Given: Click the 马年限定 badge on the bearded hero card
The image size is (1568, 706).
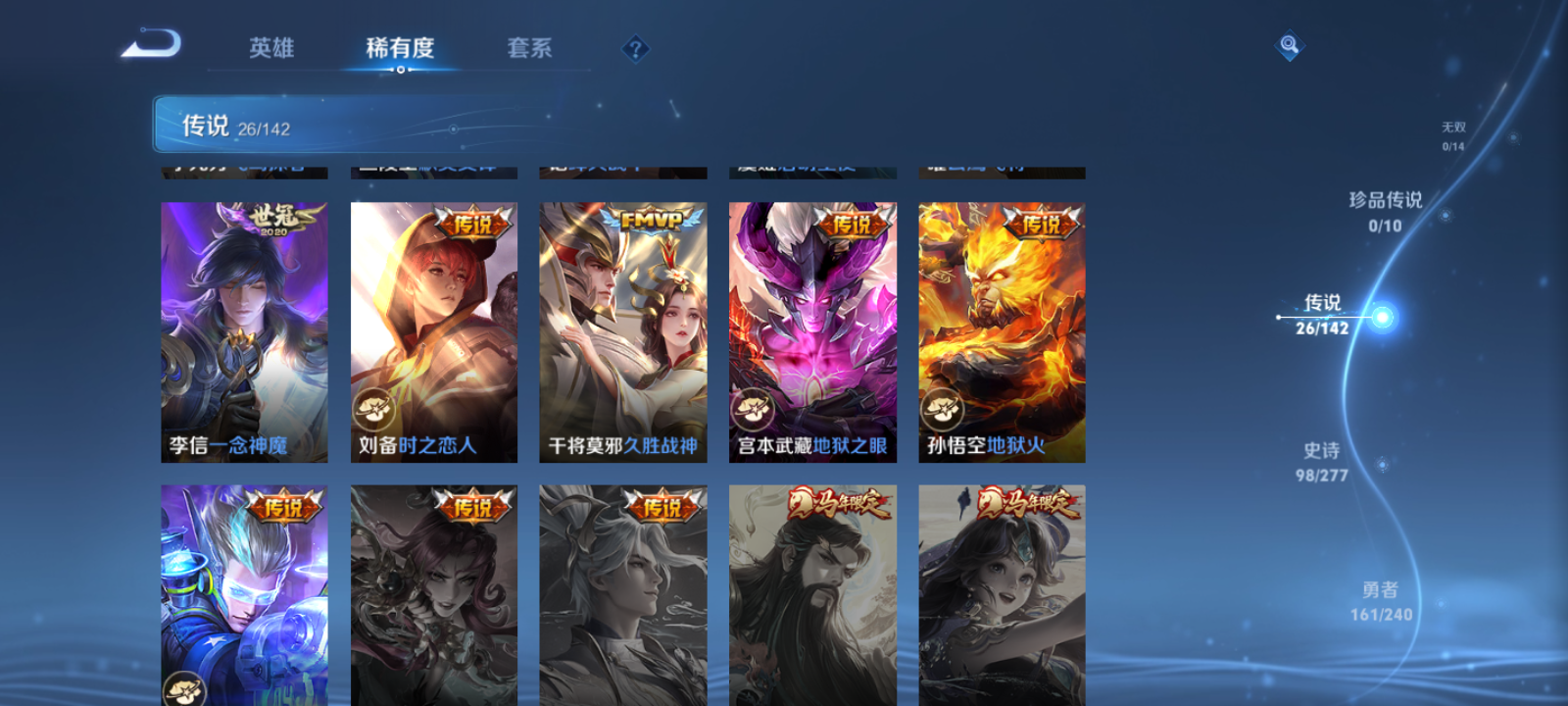Looking at the screenshot, I should pyautogui.click(x=841, y=500).
